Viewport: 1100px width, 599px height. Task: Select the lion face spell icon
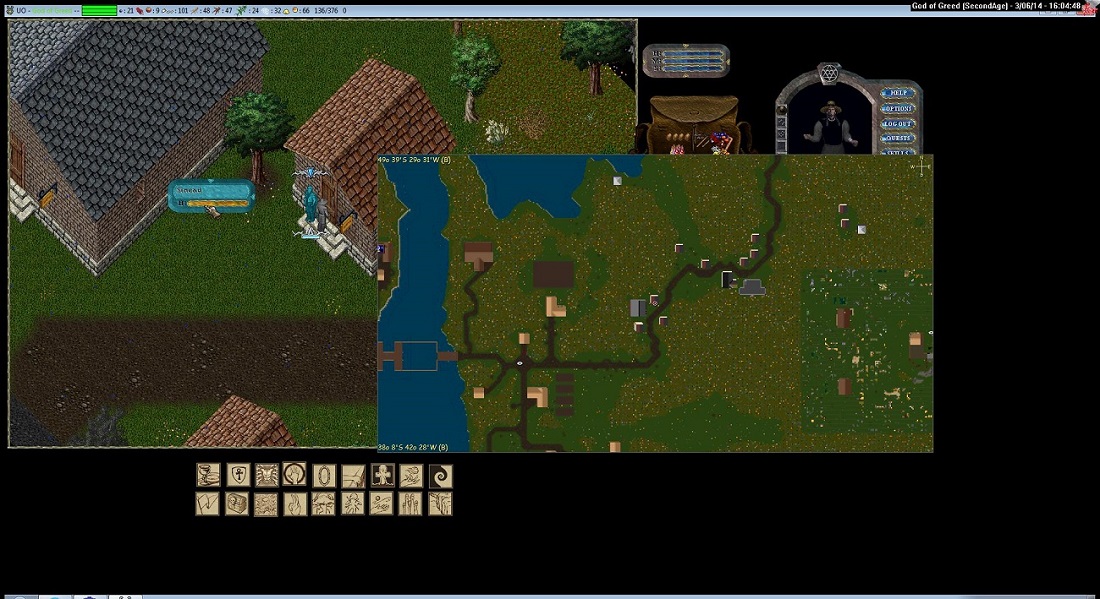267,476
